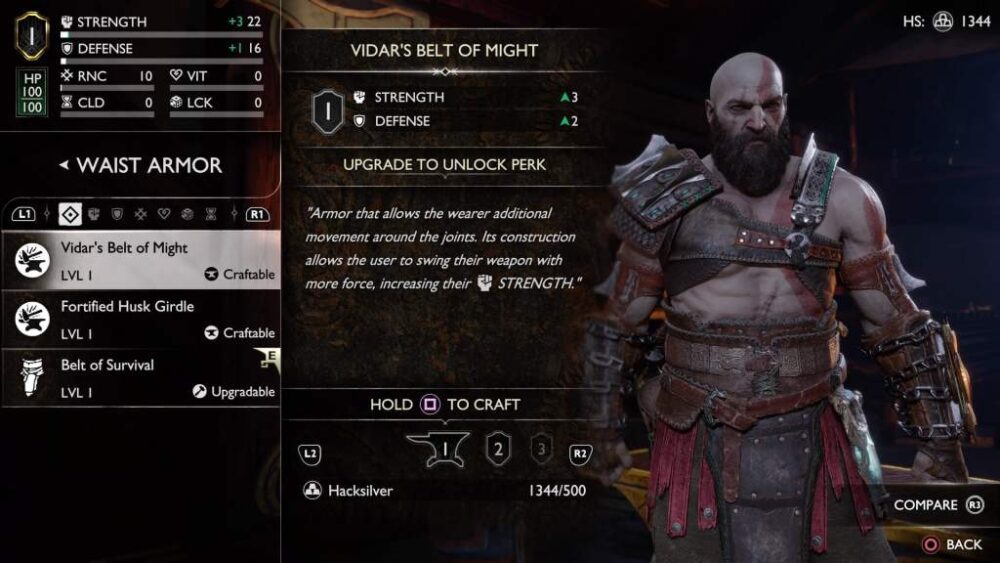Filter armor by the defense shield tab
The image size is (1000, 563).
tap(117, 213)
